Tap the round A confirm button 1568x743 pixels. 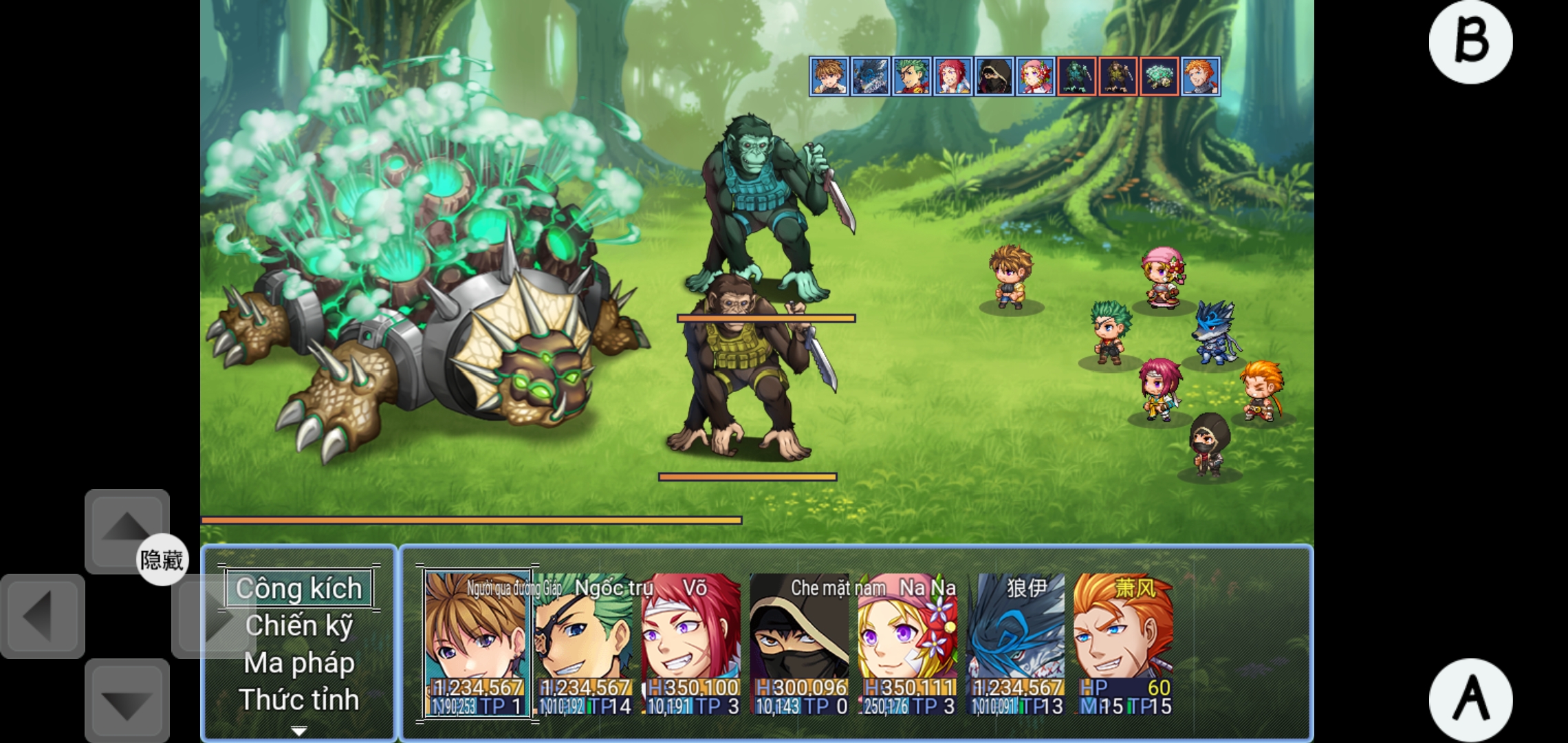tap(1470, 700)
